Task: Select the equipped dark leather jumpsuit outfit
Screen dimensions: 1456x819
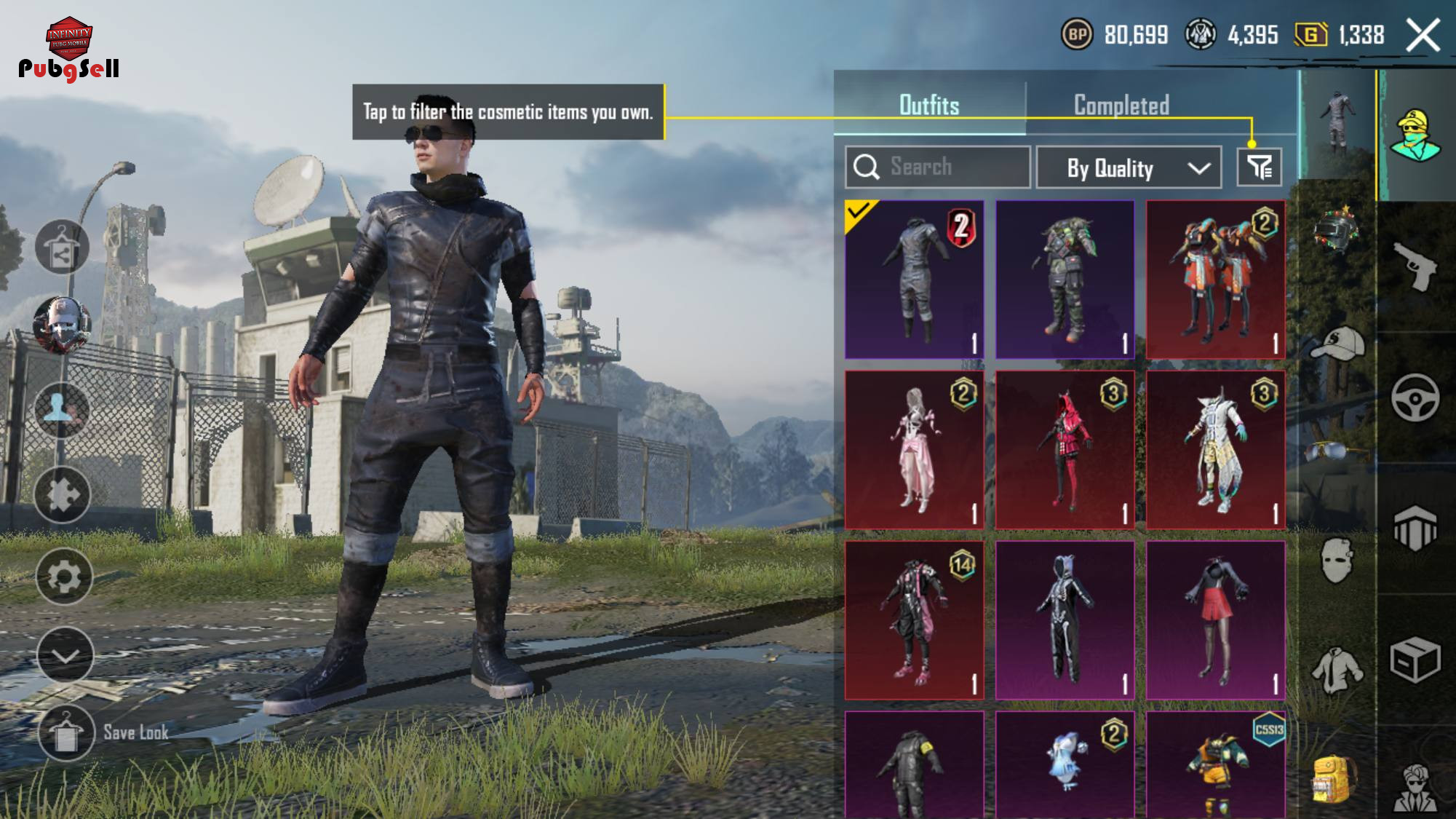Action: (x=914, y=280)
